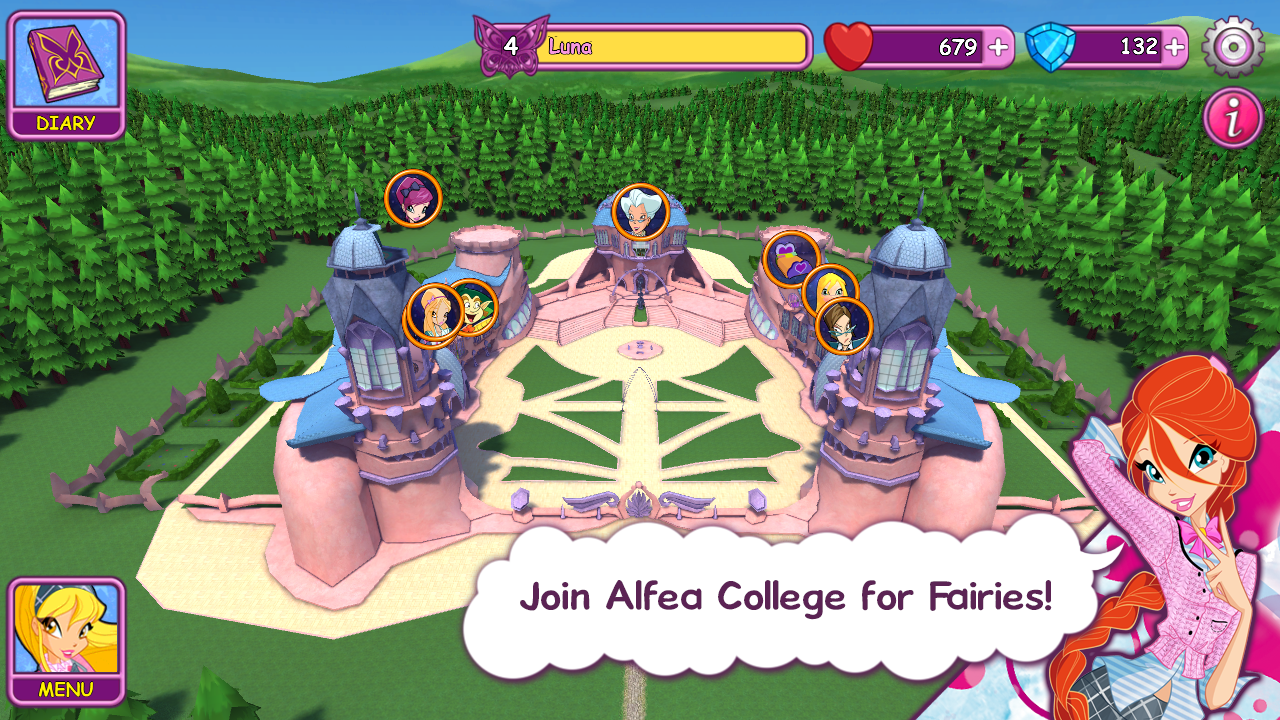Viewport: 1280px width, 720px height.
Task: Select the magenta-haired fairy portrait marker
Action: point(412,197)
